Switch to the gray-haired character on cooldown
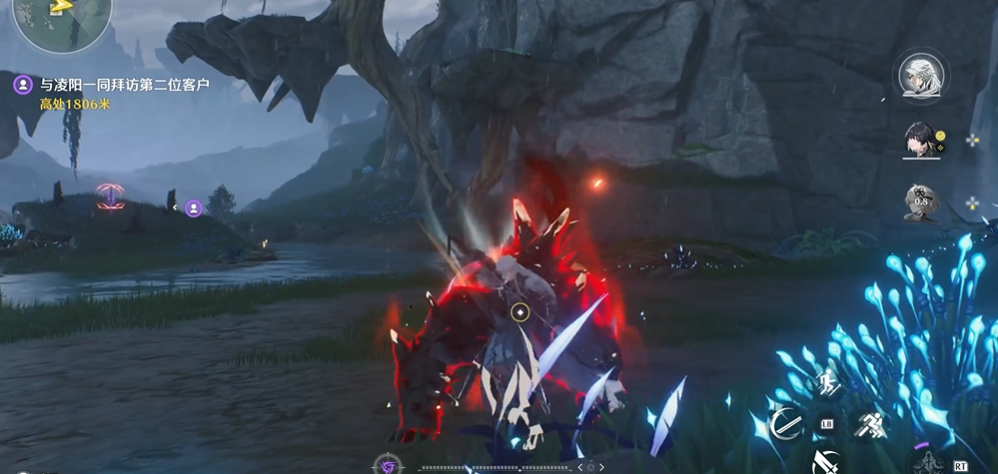The width and height of the screenshot is (998, 474). 920,201
